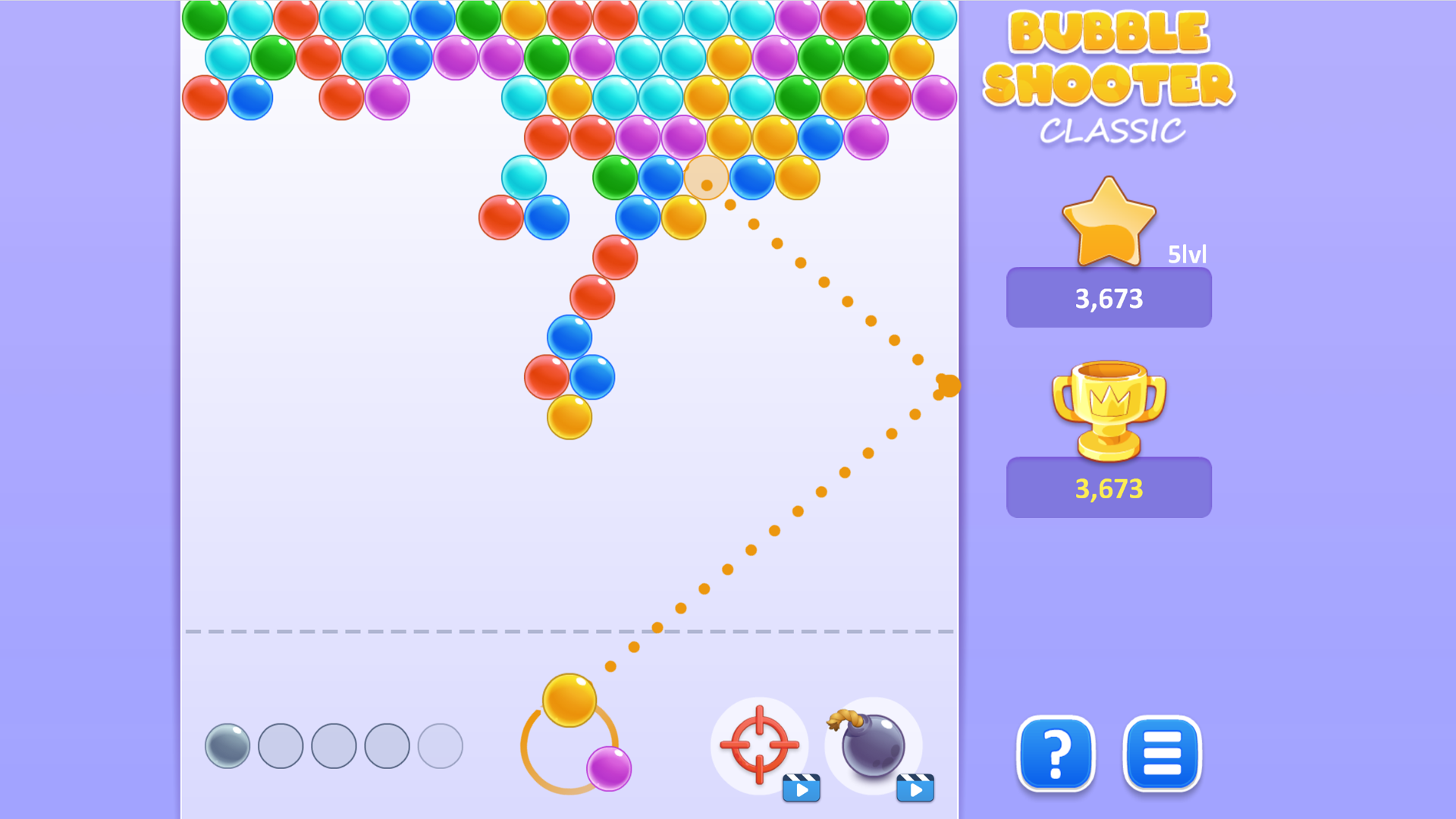Click the score panel showing 3,673 under star
This screenshot has height=819, width=1456.
tap(1108, 298)
